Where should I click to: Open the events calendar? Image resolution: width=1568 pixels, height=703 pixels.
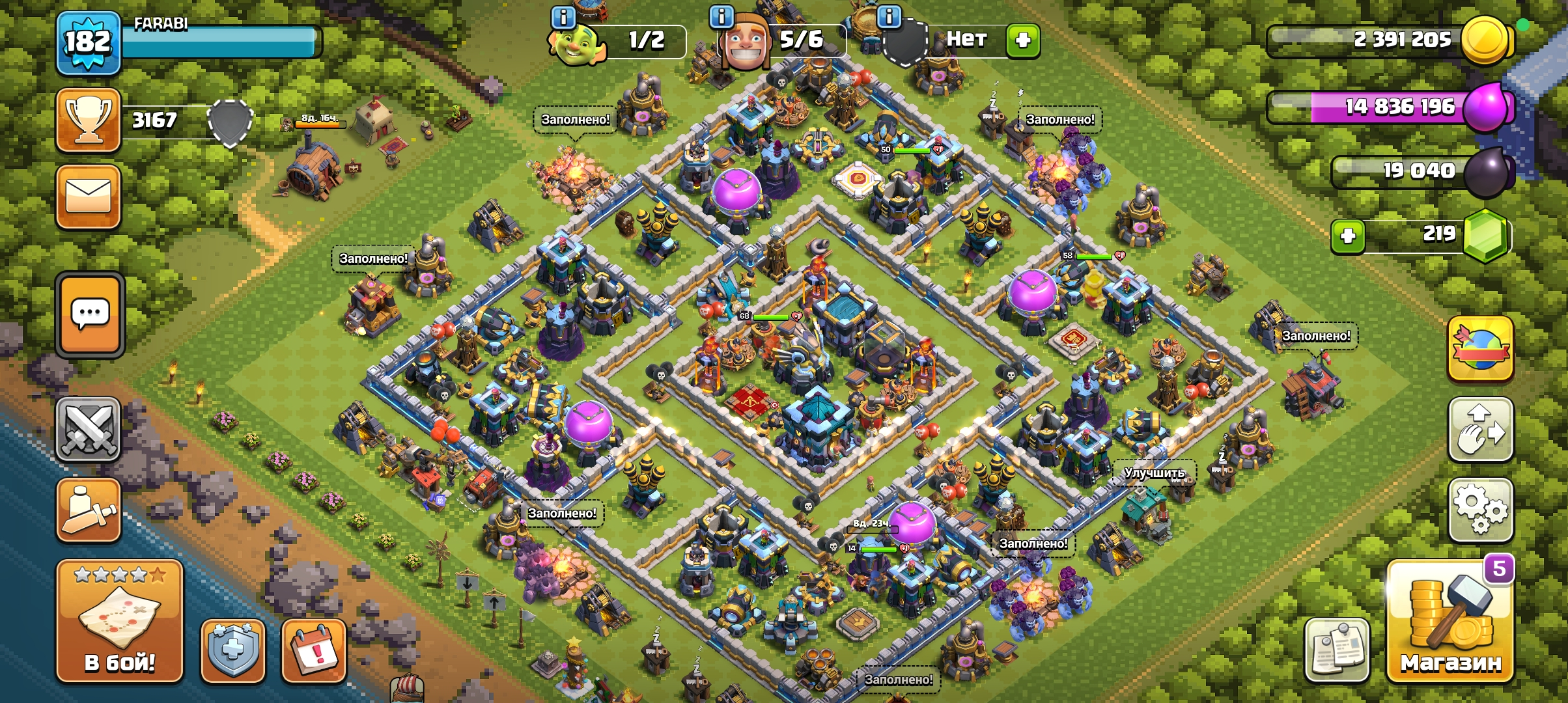[x=313, y=651]
